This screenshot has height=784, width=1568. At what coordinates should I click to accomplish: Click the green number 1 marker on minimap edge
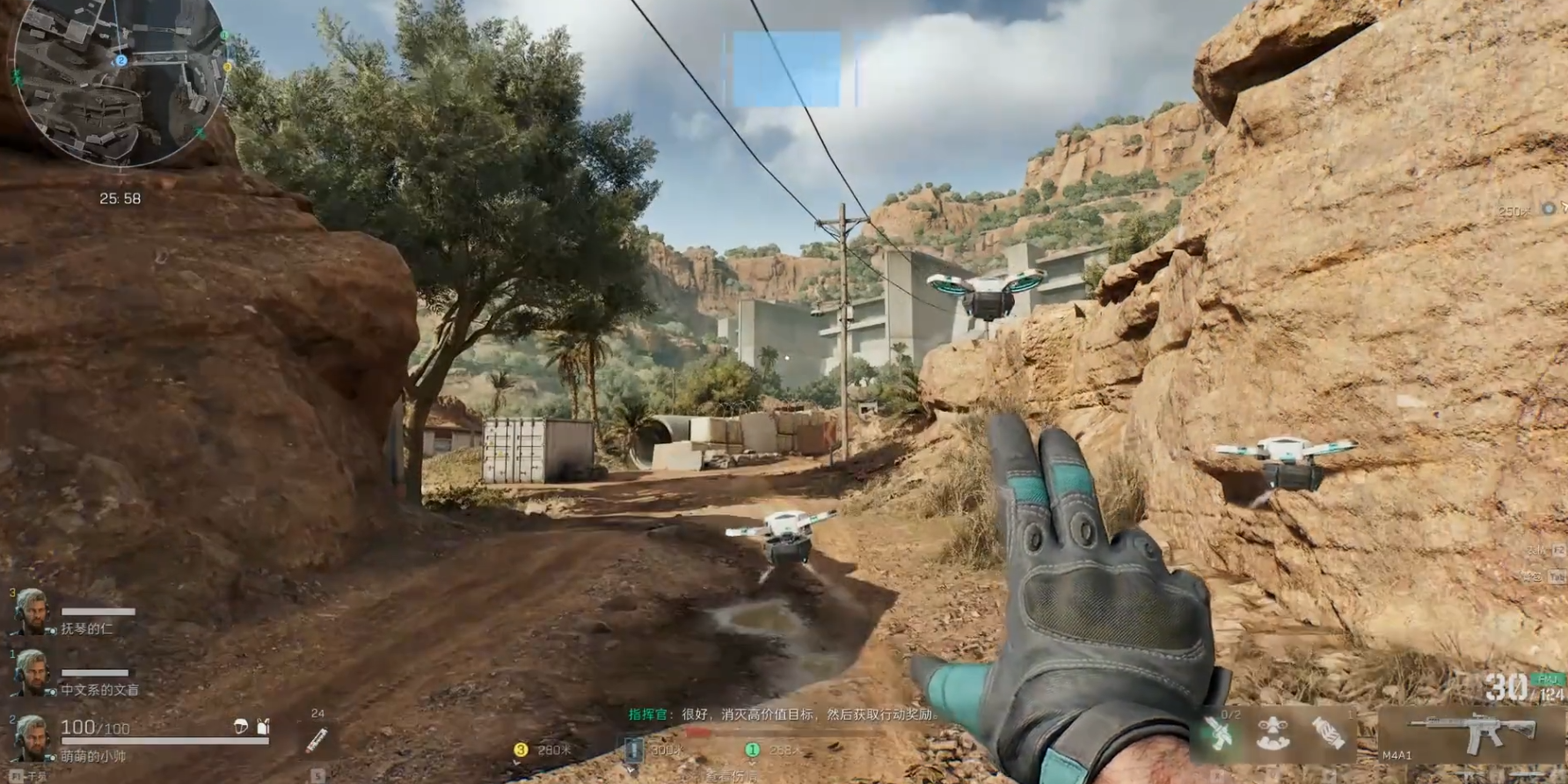224,36
